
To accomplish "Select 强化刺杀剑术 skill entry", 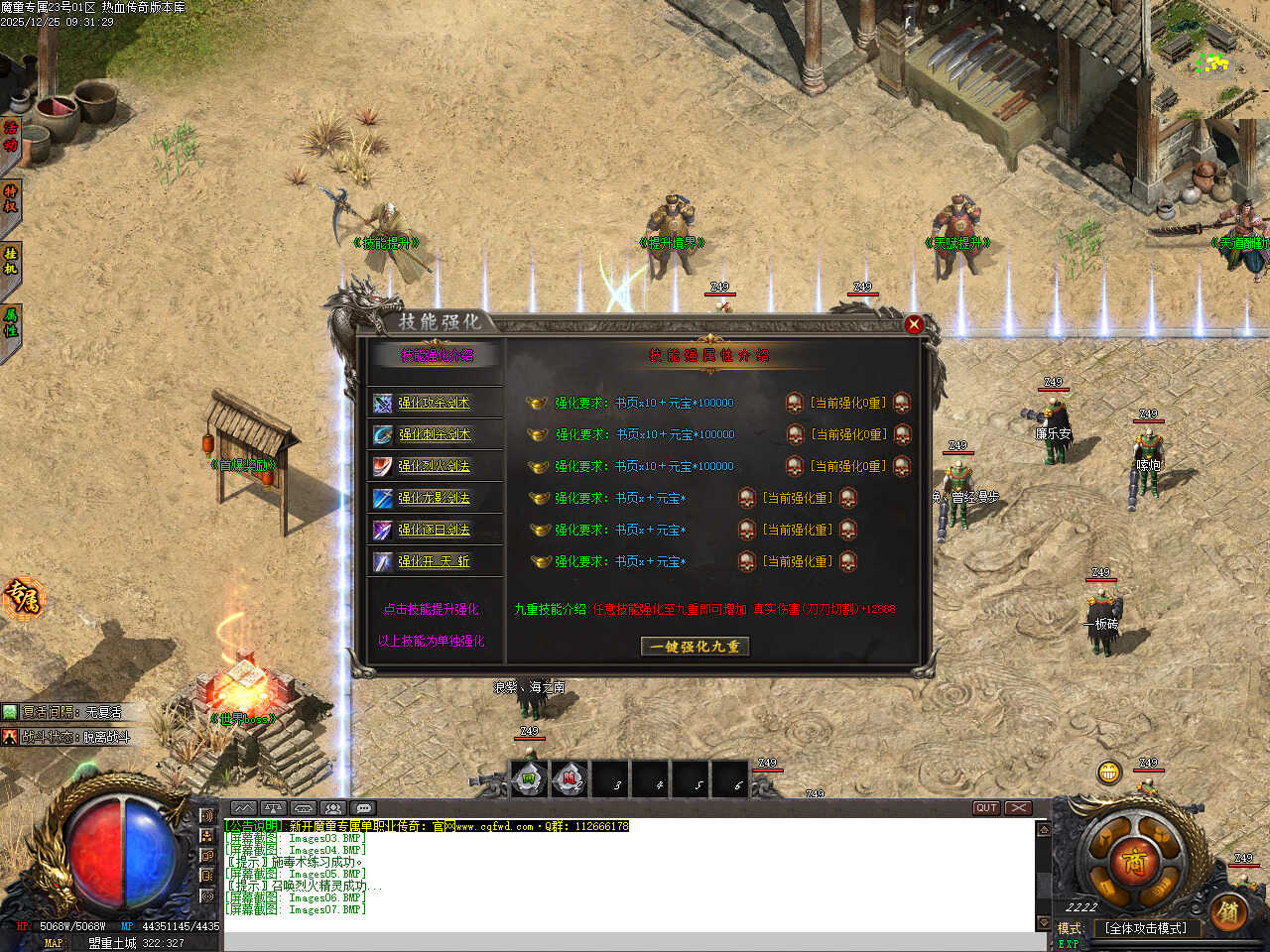I will [x=434, y=434].
